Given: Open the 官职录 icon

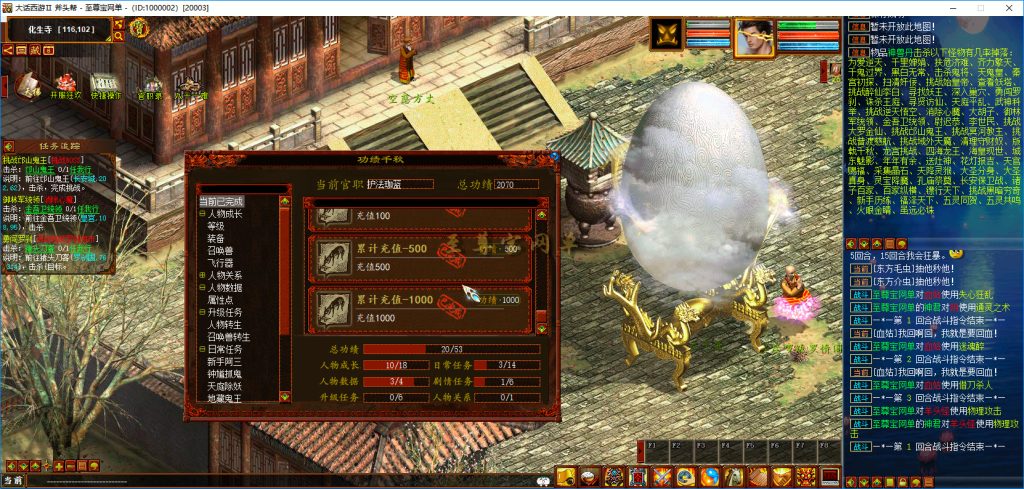Looking at the screenshot, I should [x=151, y=87].
